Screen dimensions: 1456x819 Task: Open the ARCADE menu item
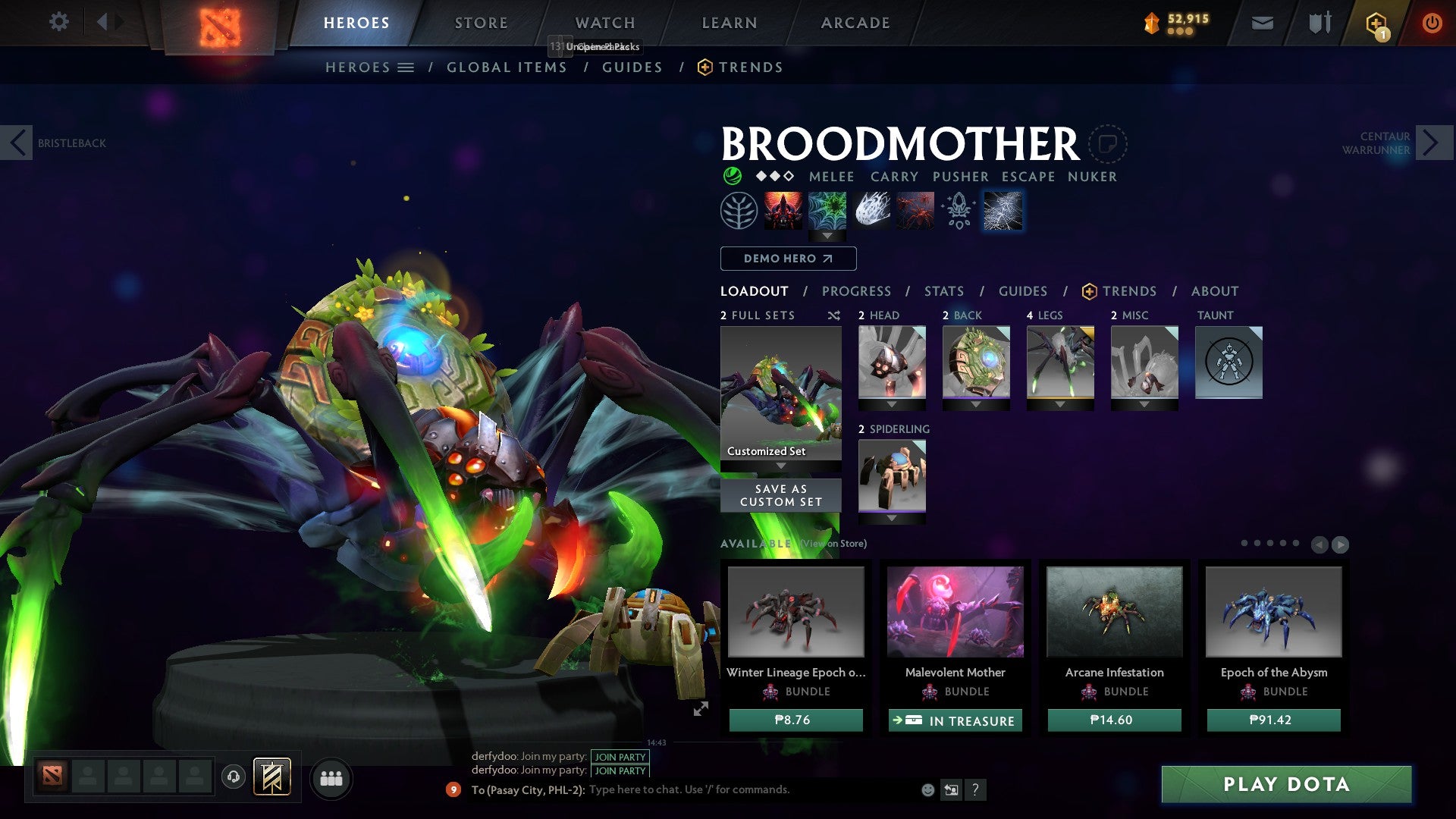pyautogui.click(x=855, y=23)
